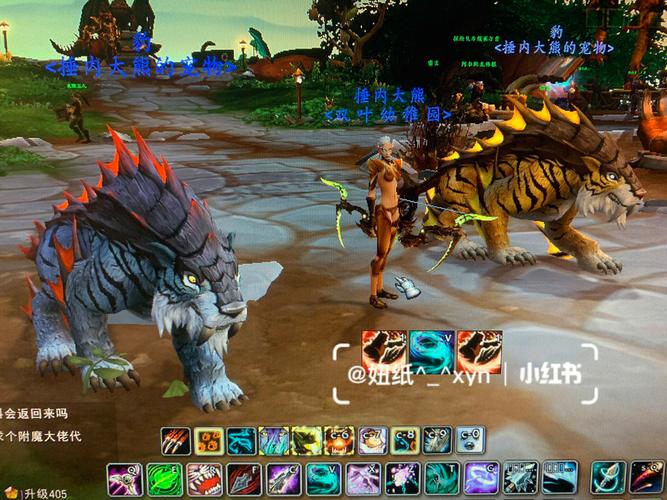The height and width of the screenshot is (500, 667).
Task: Click the red arrow ability marked F
Action: (x=244, y=479)
